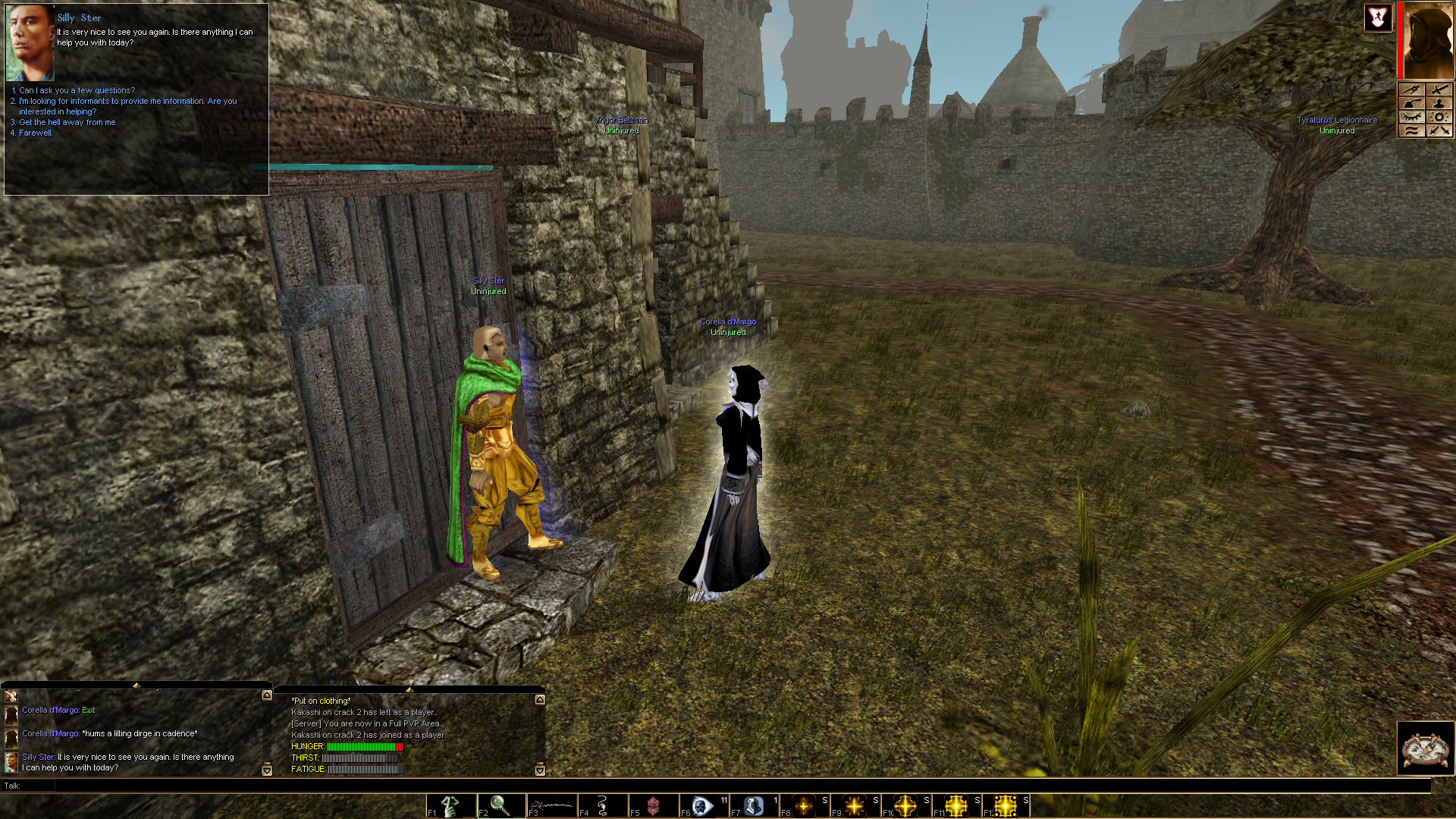Choose "Get the hell away from me."
Viewport: 1456px width, 819px height.
[67, 122]
